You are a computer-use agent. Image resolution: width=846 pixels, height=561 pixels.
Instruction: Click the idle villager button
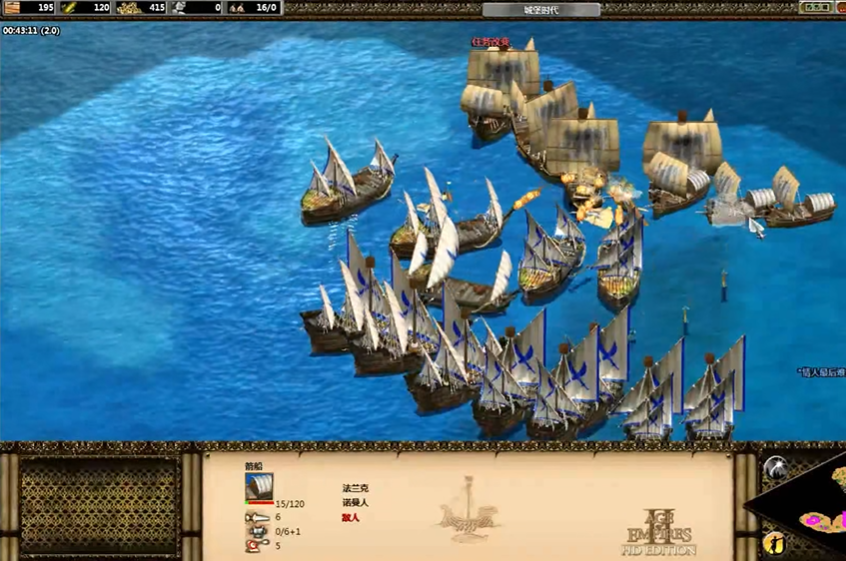[x=775, y=543]
